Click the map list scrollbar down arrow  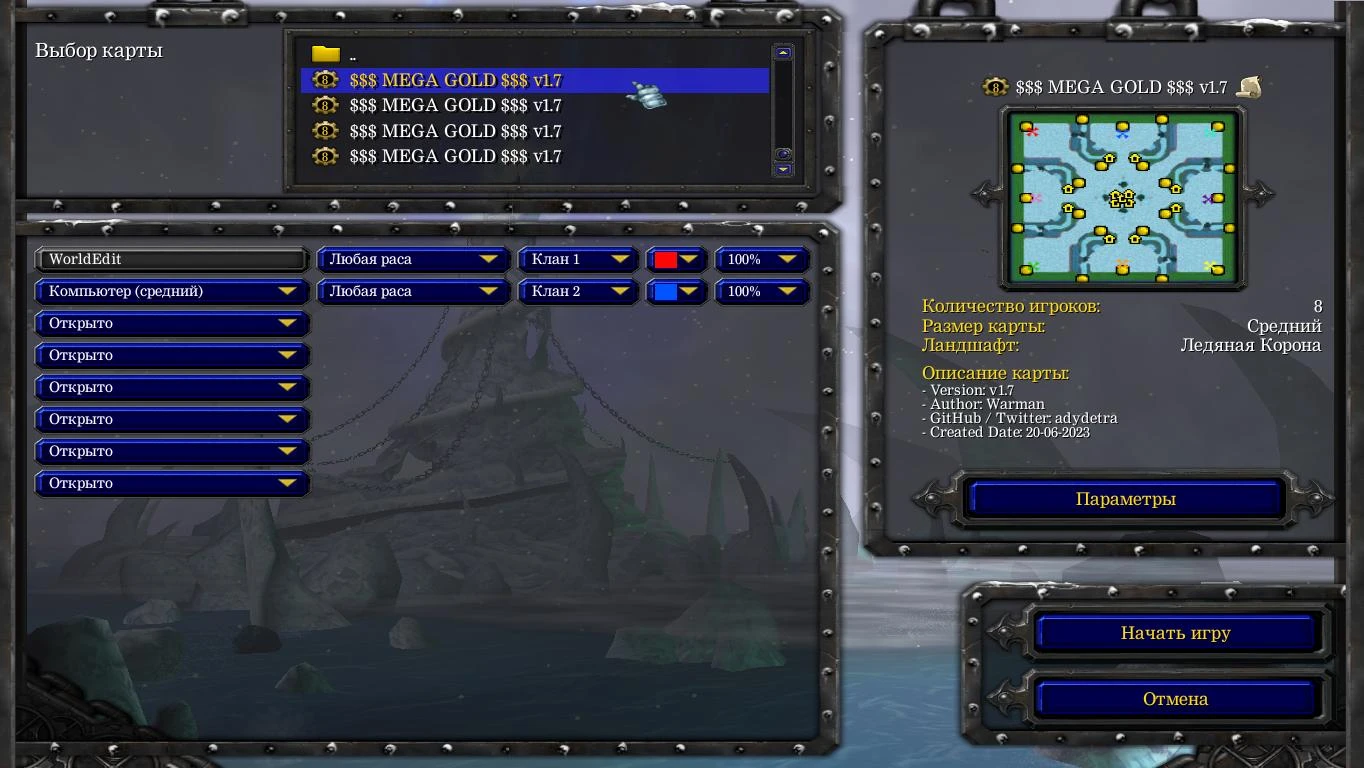783,169
